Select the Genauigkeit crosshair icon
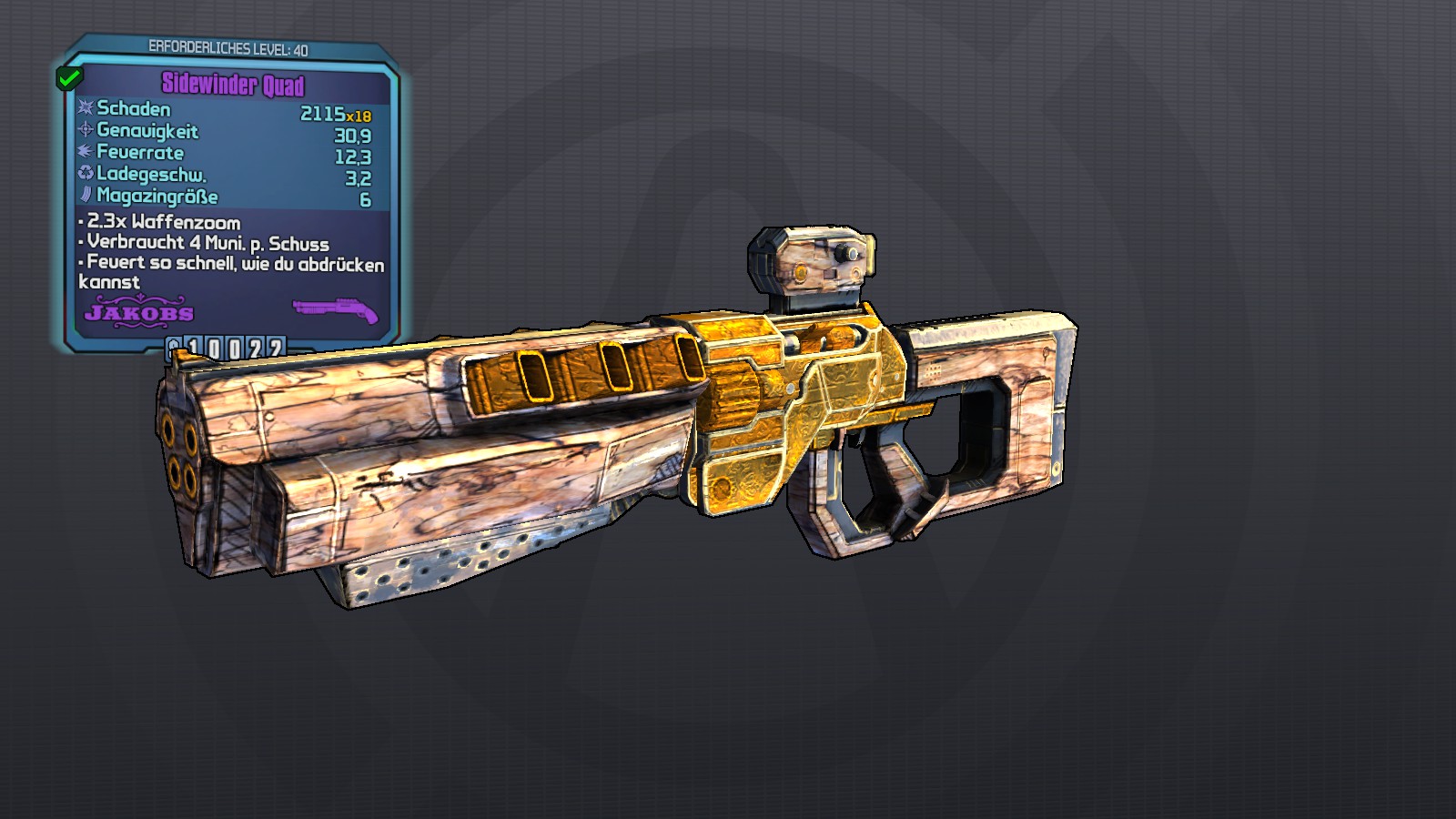The height and width of the screenshot is (819, 1456). pyautogui.click(x=86, y=130)
